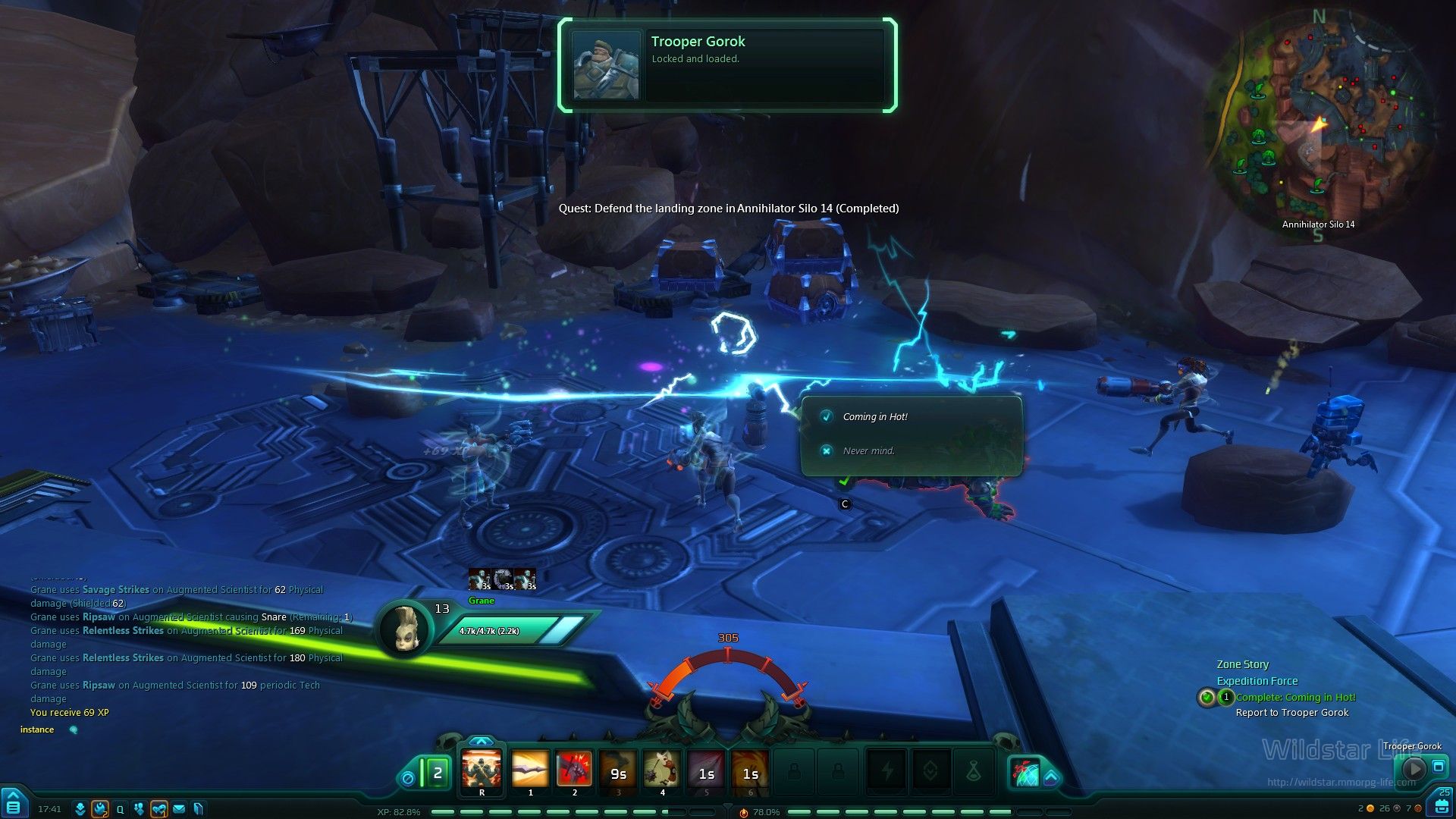Click the 'Complete: Coming in Hot!' quest tracker entry
The image size is (1456, 819).
click(x=1295, y=697)
